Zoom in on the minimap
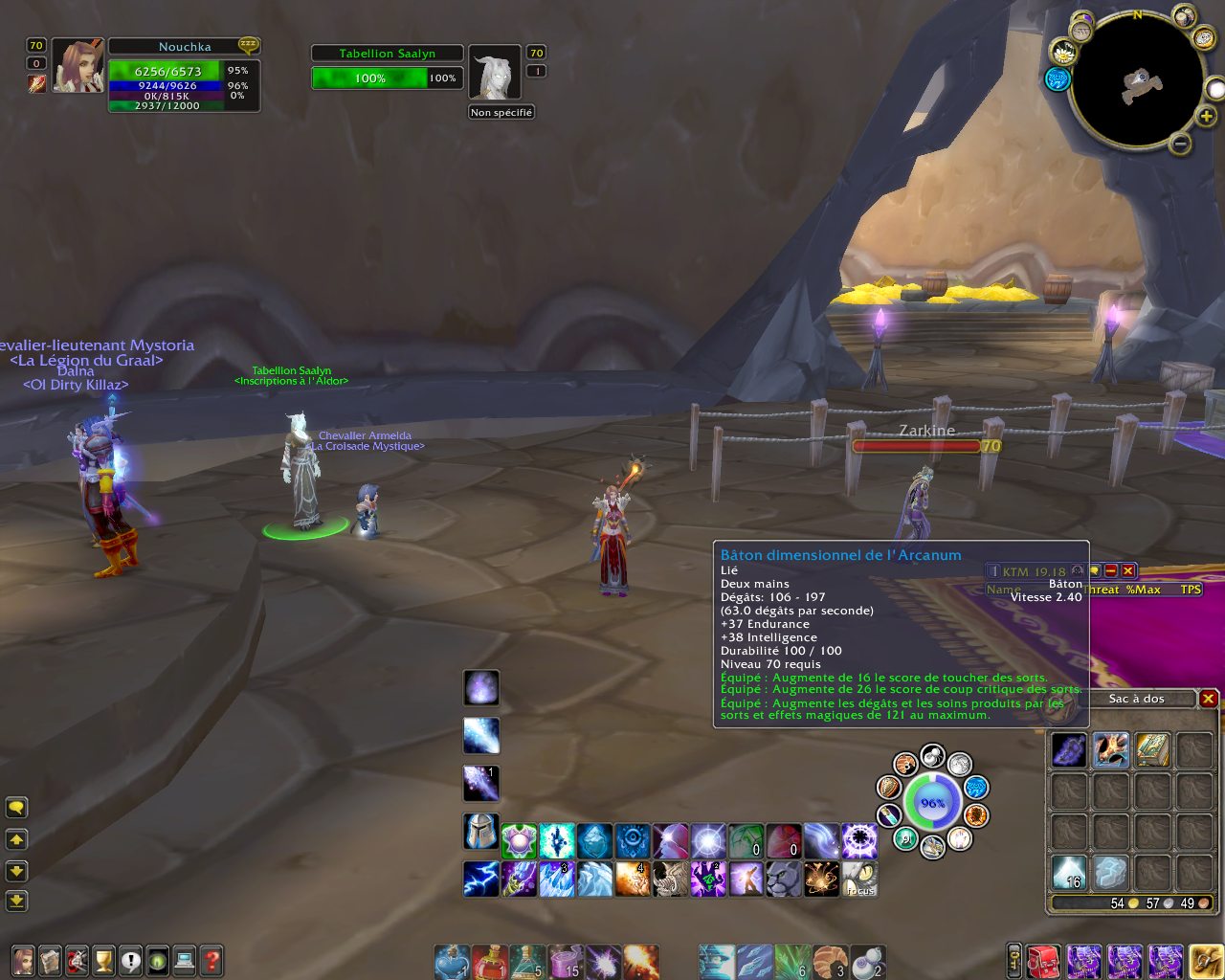The image size is (1225, 980). 1207,117
